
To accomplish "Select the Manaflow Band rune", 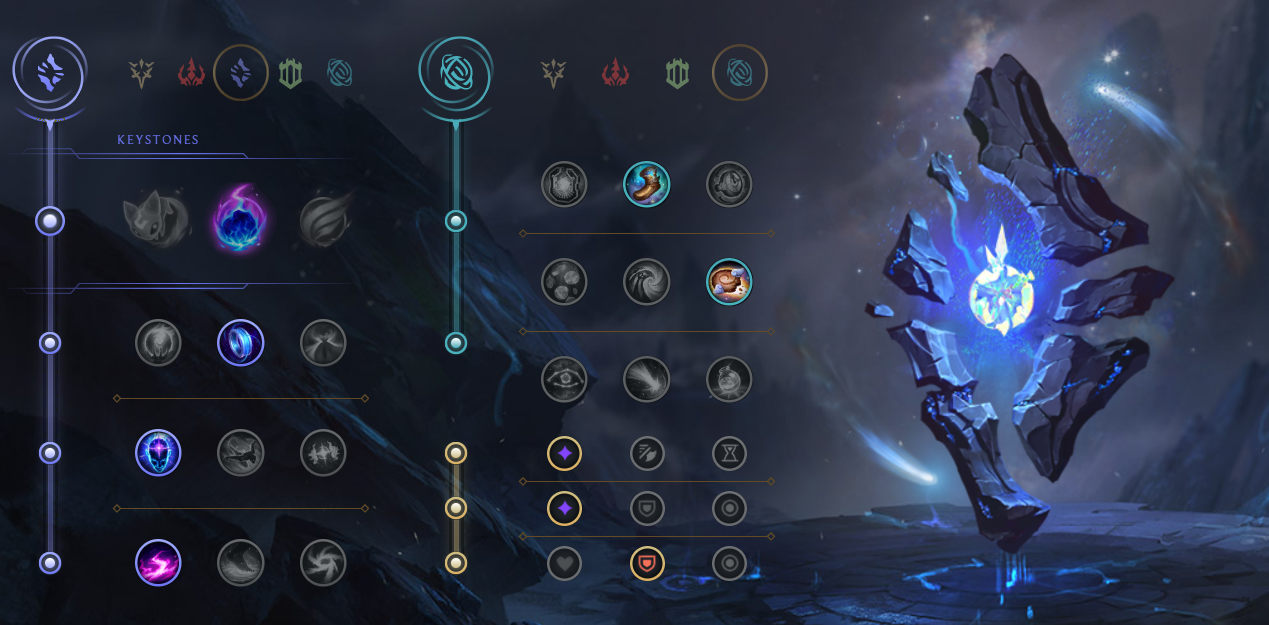I will (241, 343).
